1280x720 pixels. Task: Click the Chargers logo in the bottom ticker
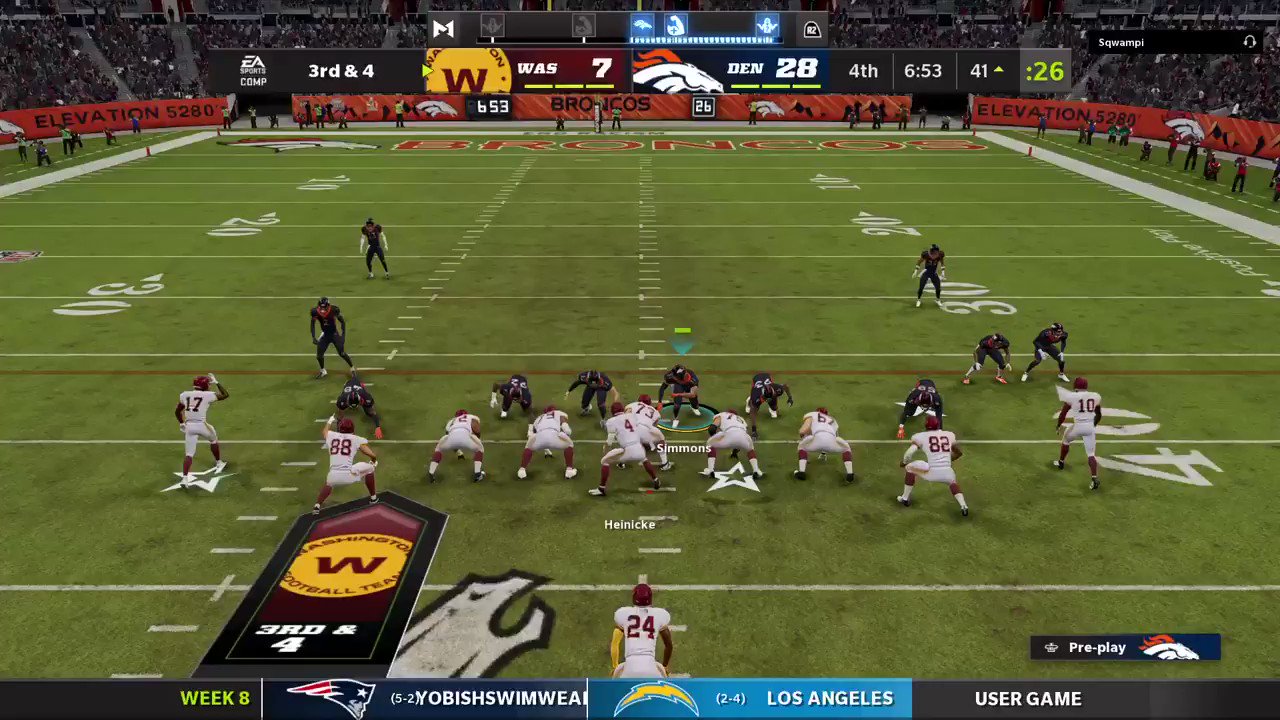pyautogui.click(x=655, y=698)
